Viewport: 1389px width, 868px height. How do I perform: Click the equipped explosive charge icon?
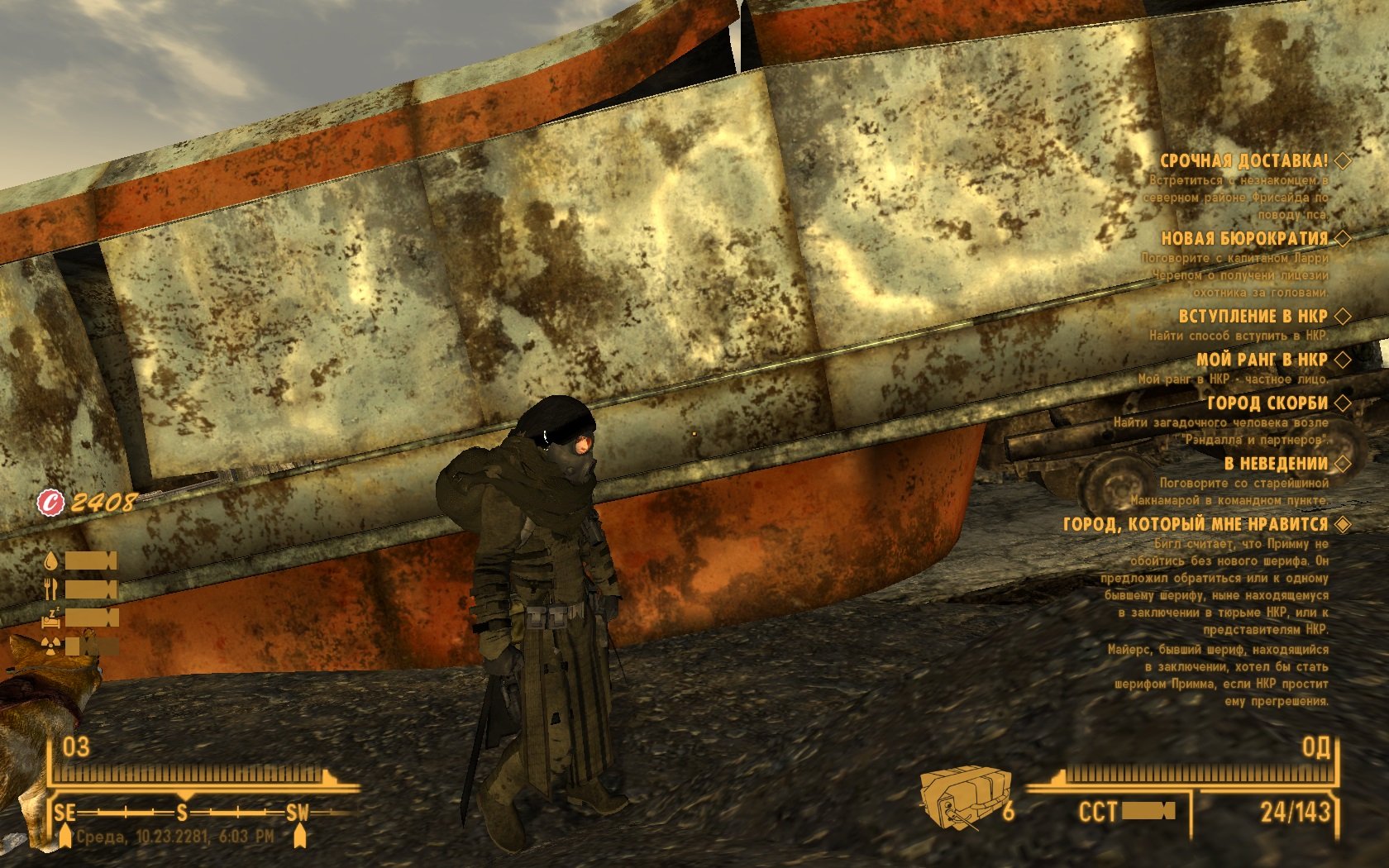pos(965,797)
